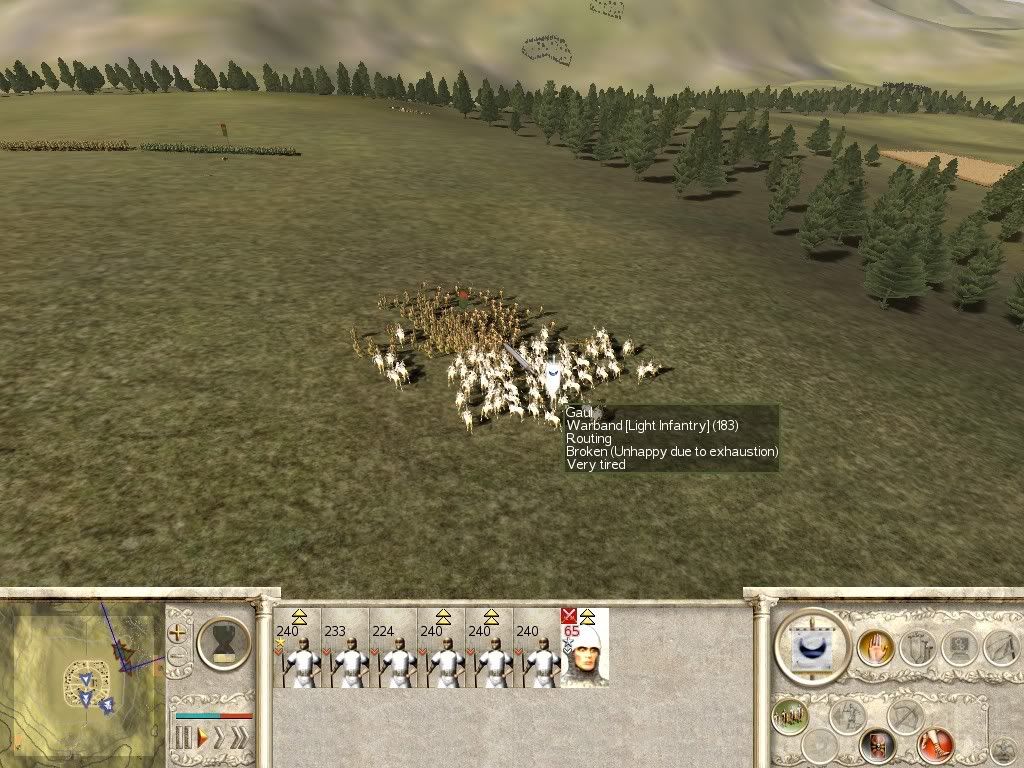Zoom in the minimap with plus button
The image size is (1024, 768).
(178, 633)
